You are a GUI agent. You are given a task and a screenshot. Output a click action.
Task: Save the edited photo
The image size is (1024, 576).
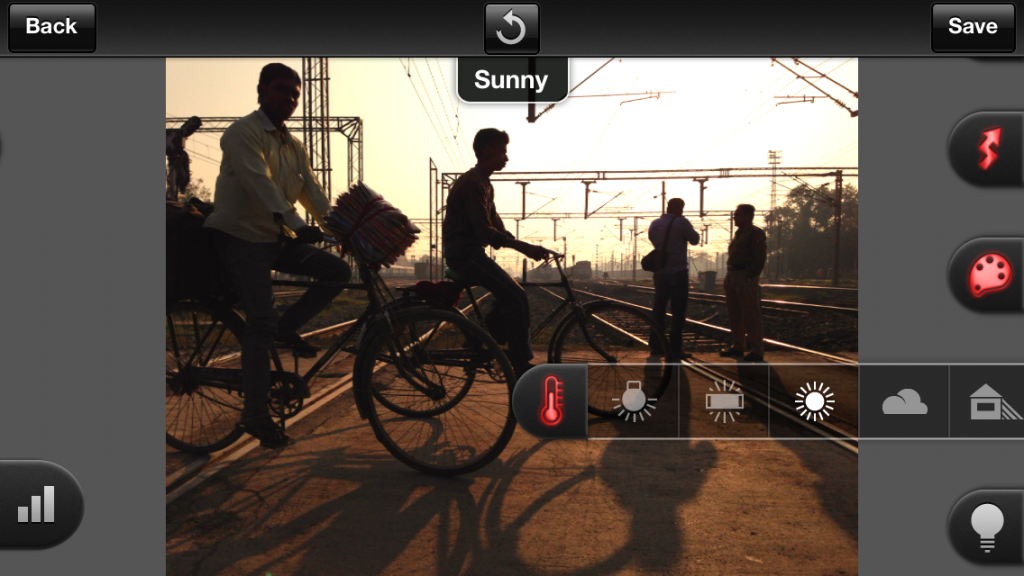(972, 27)
